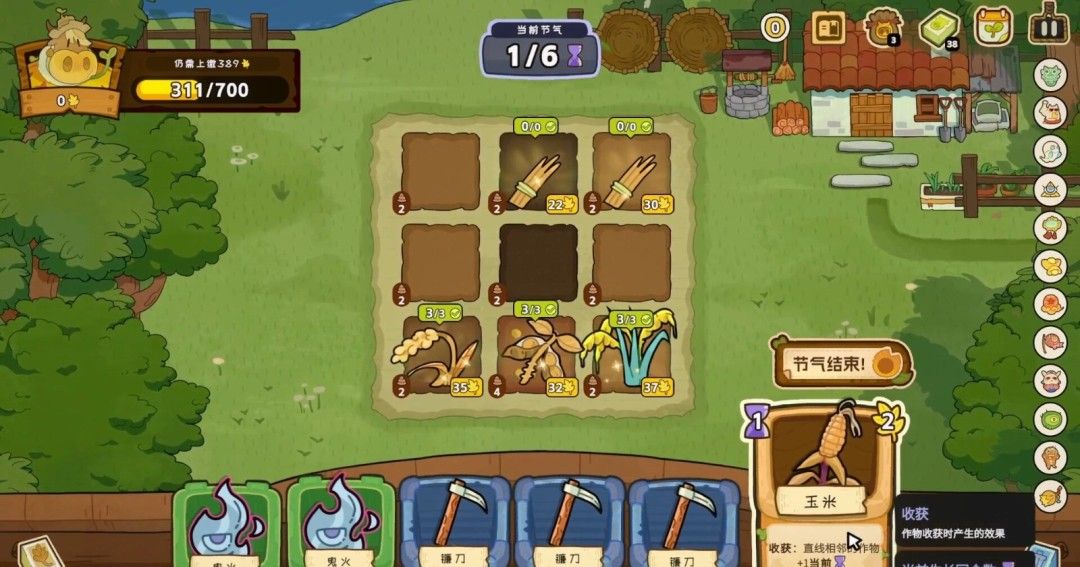Select the wheat crop tile worth 35

440,355
